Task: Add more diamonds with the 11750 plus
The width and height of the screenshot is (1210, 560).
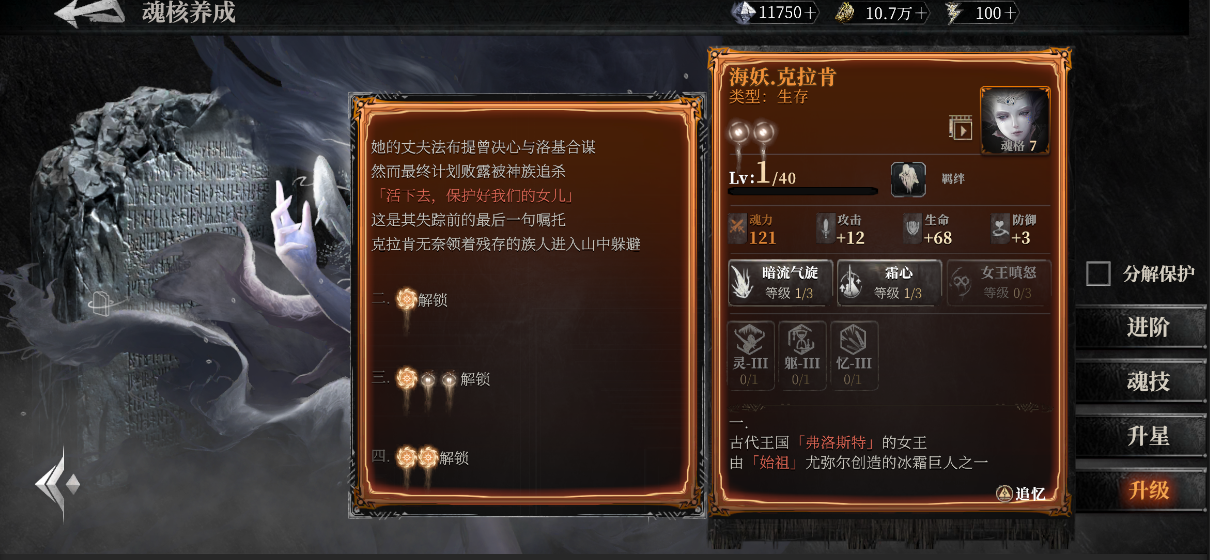Action: coord(810,13)
